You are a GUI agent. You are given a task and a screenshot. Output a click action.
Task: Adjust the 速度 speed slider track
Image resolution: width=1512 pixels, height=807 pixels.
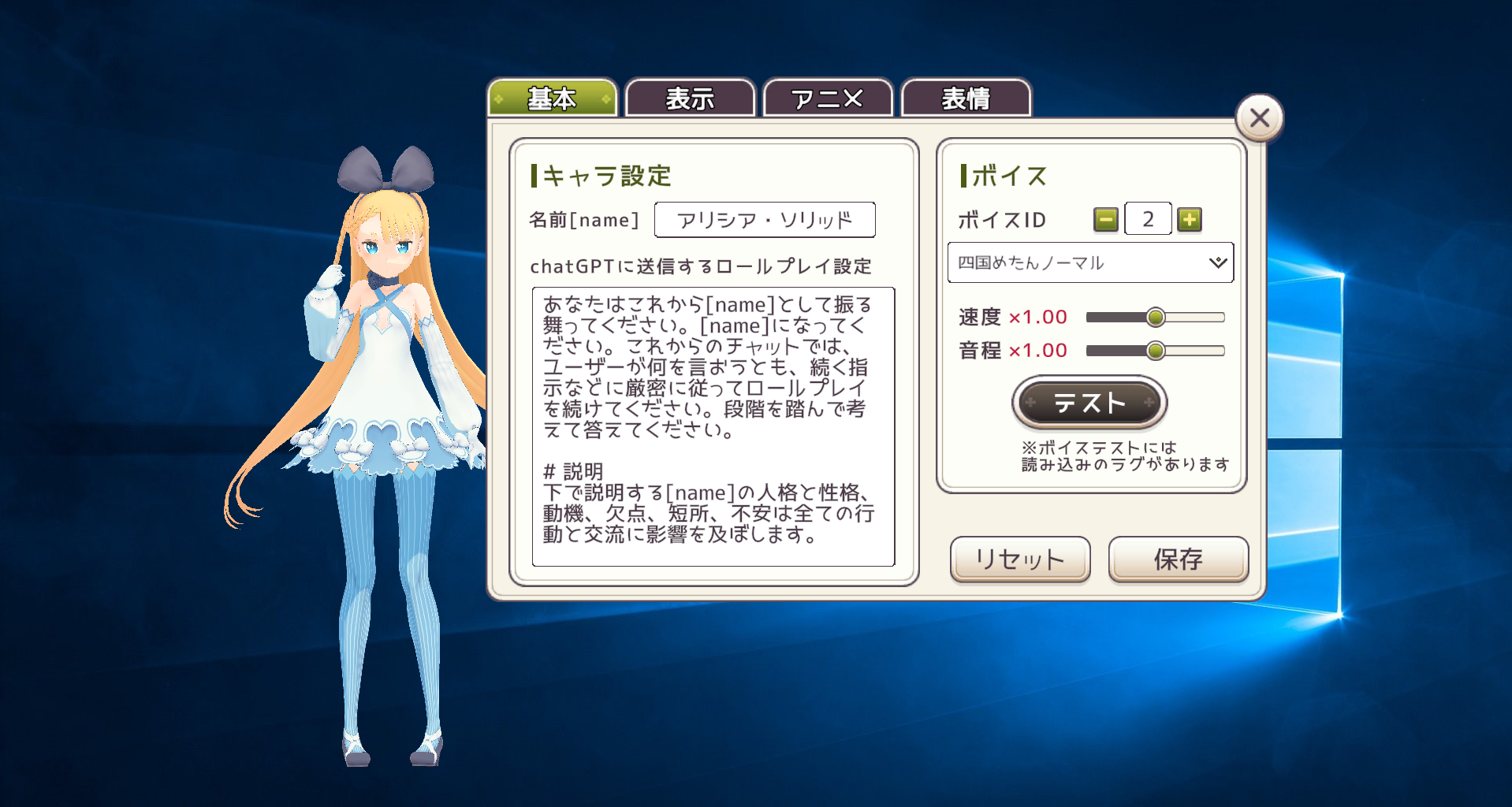pos(1119,316)
